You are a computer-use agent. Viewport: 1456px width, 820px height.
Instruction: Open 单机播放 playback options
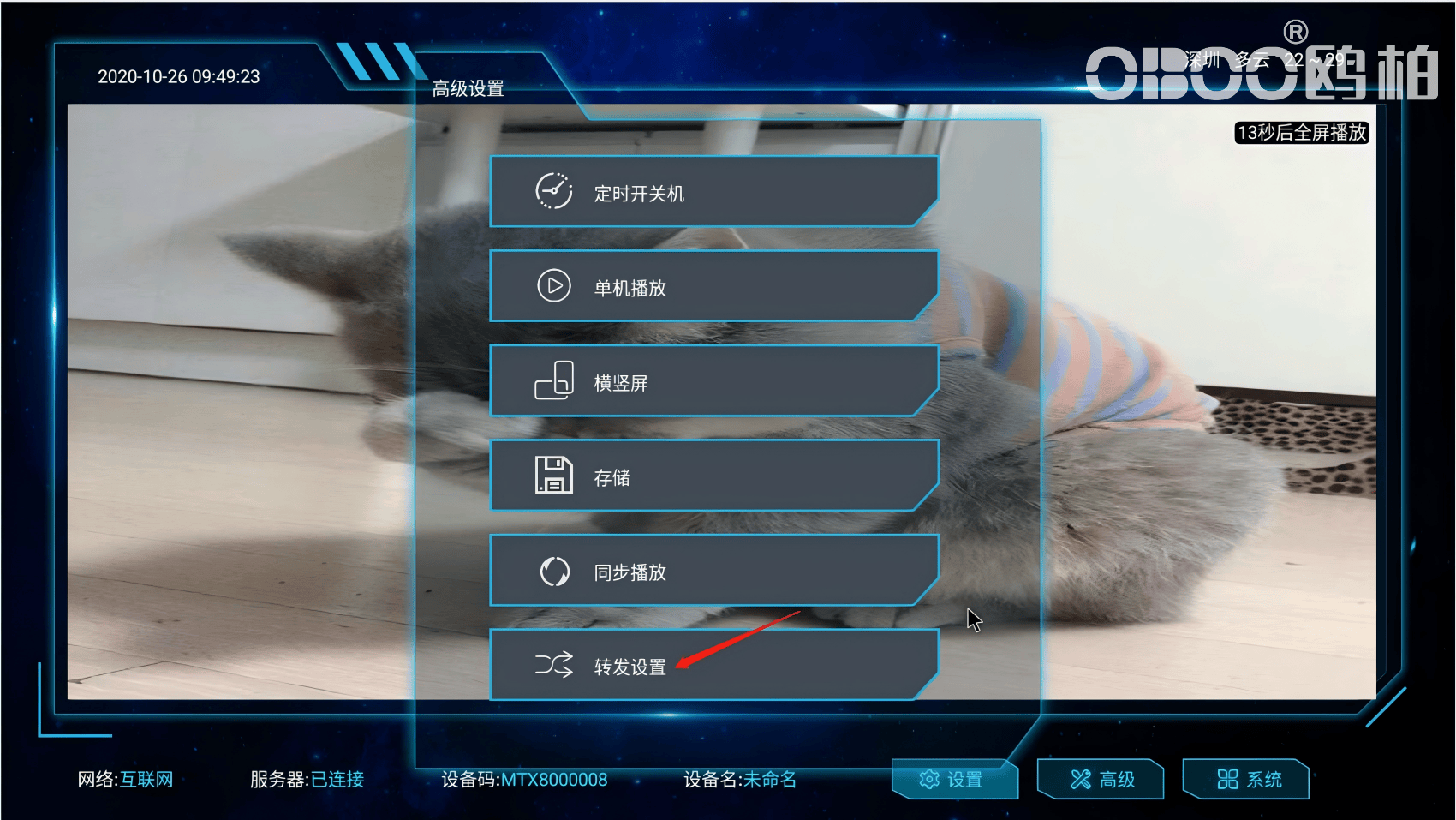[713, 285]
